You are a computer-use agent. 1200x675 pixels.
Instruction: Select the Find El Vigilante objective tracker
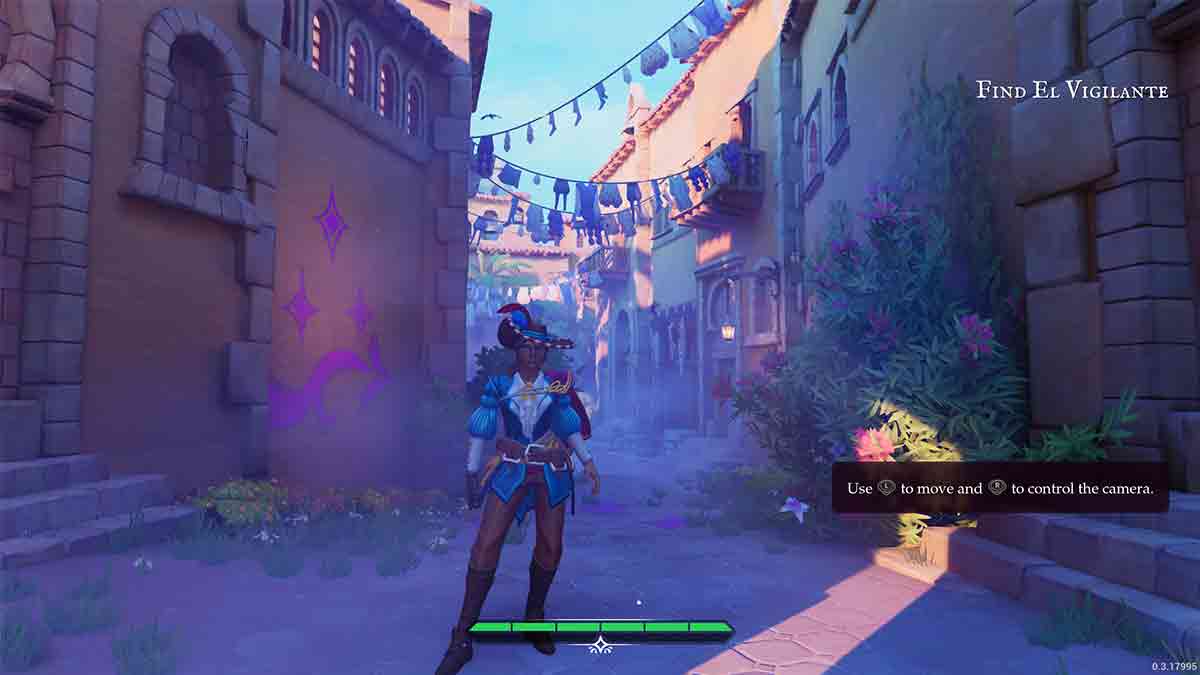pos(1072,91)
